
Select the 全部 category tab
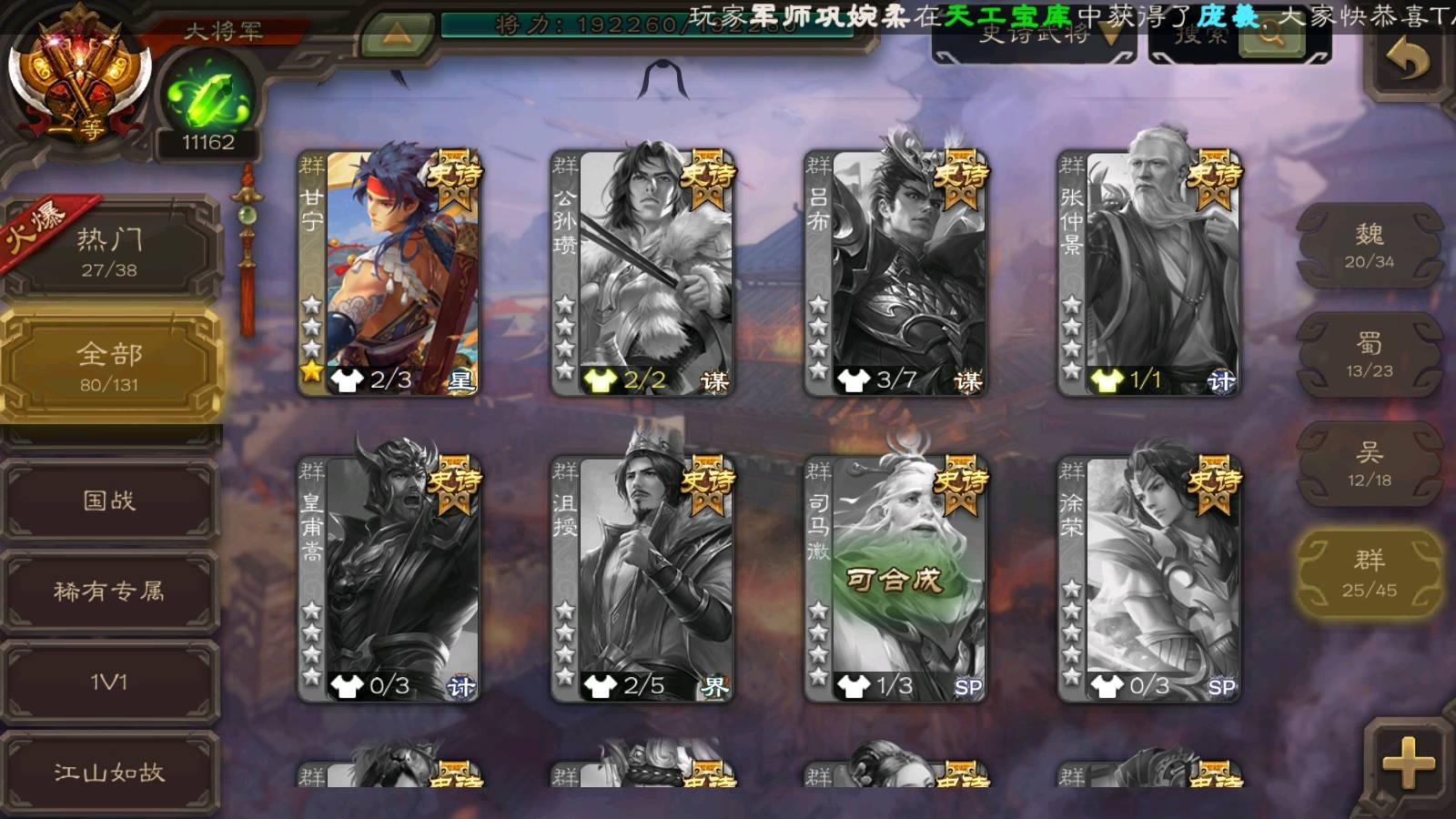[x=109, y=366]
